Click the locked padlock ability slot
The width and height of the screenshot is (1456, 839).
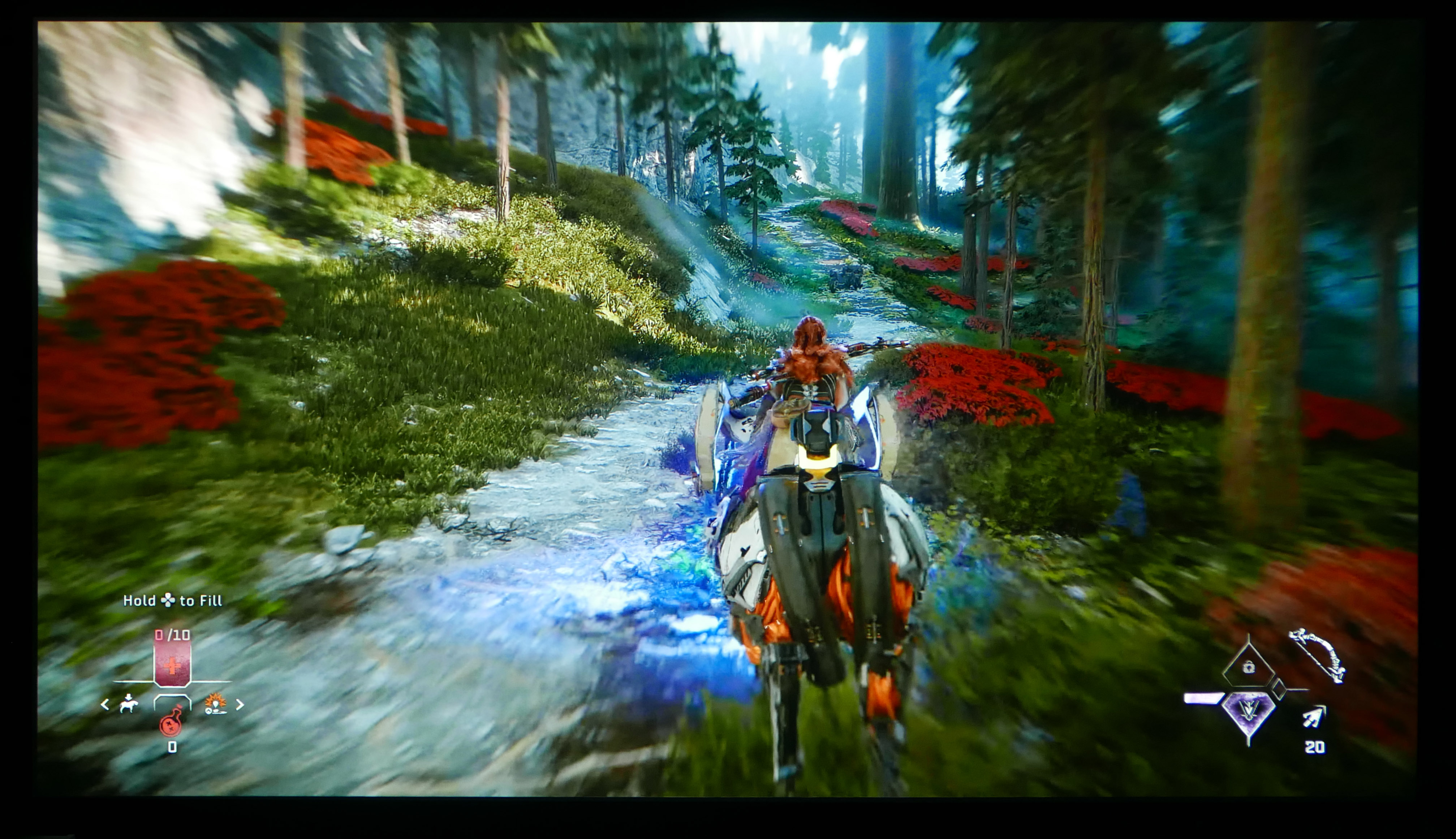pos(1248,667)
